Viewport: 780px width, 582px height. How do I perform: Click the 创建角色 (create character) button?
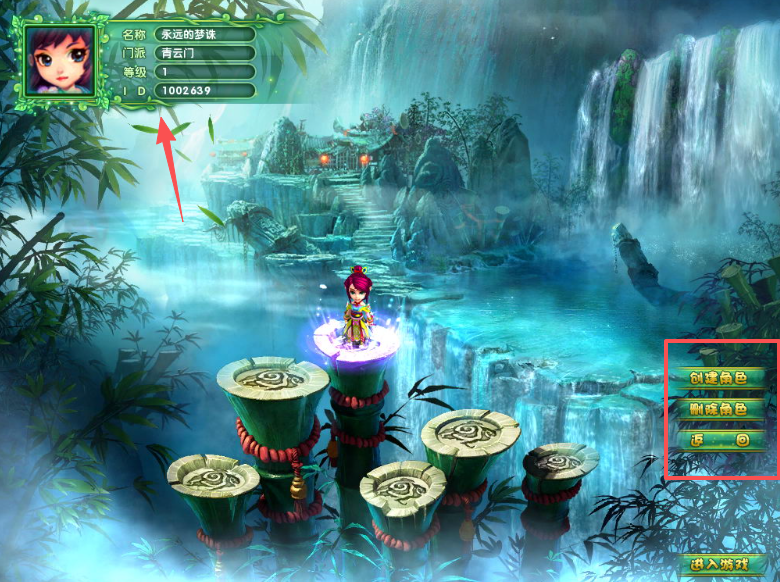coord(719,378)
